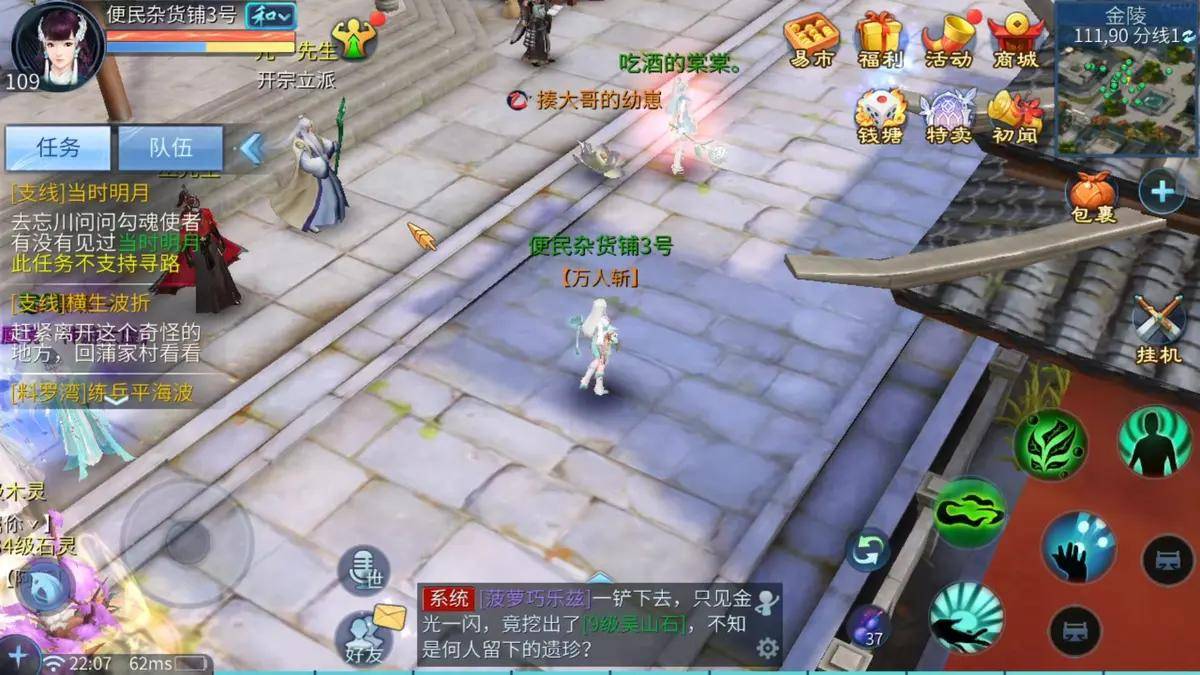Image resolution: width=1200 pixels, height=675 pixels.
Task: Open the 活动 events menu
Action: click(947, 40)
